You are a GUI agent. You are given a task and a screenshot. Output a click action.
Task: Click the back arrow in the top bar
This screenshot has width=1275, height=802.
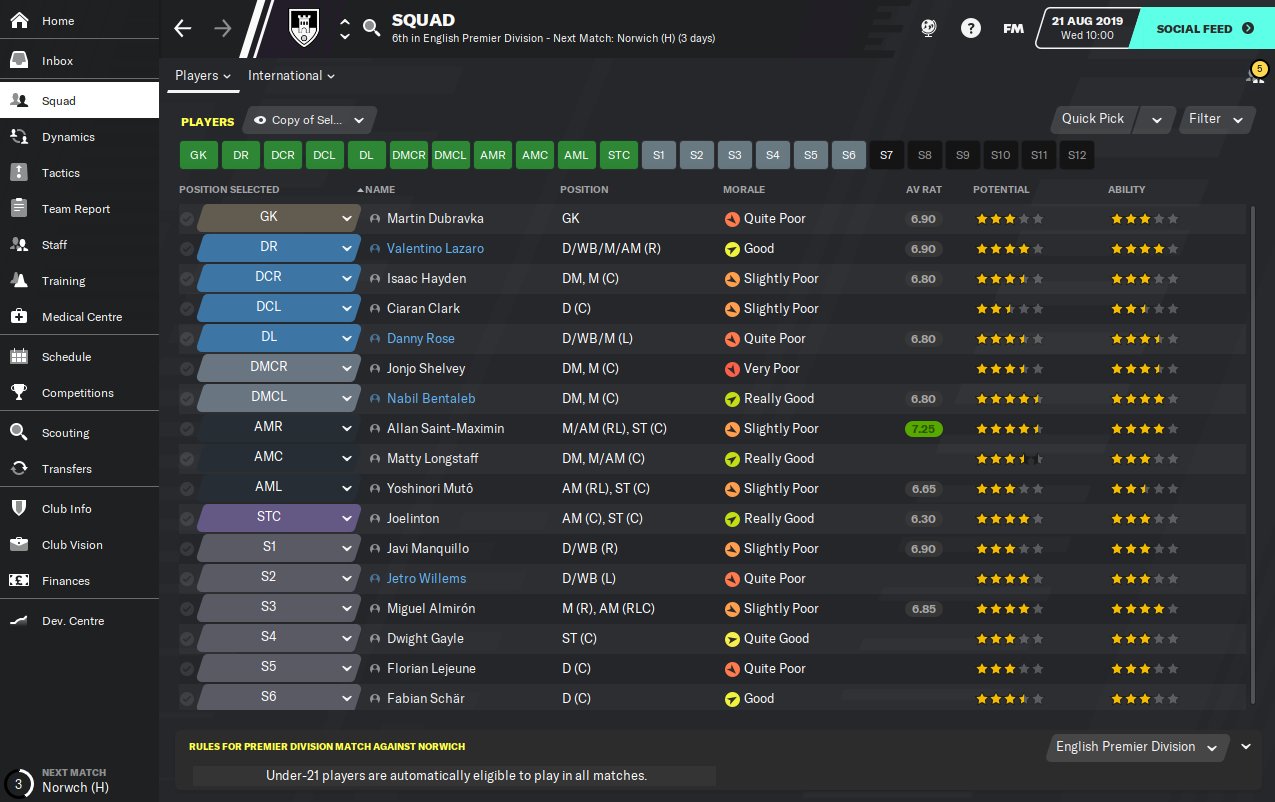[182, 28]
